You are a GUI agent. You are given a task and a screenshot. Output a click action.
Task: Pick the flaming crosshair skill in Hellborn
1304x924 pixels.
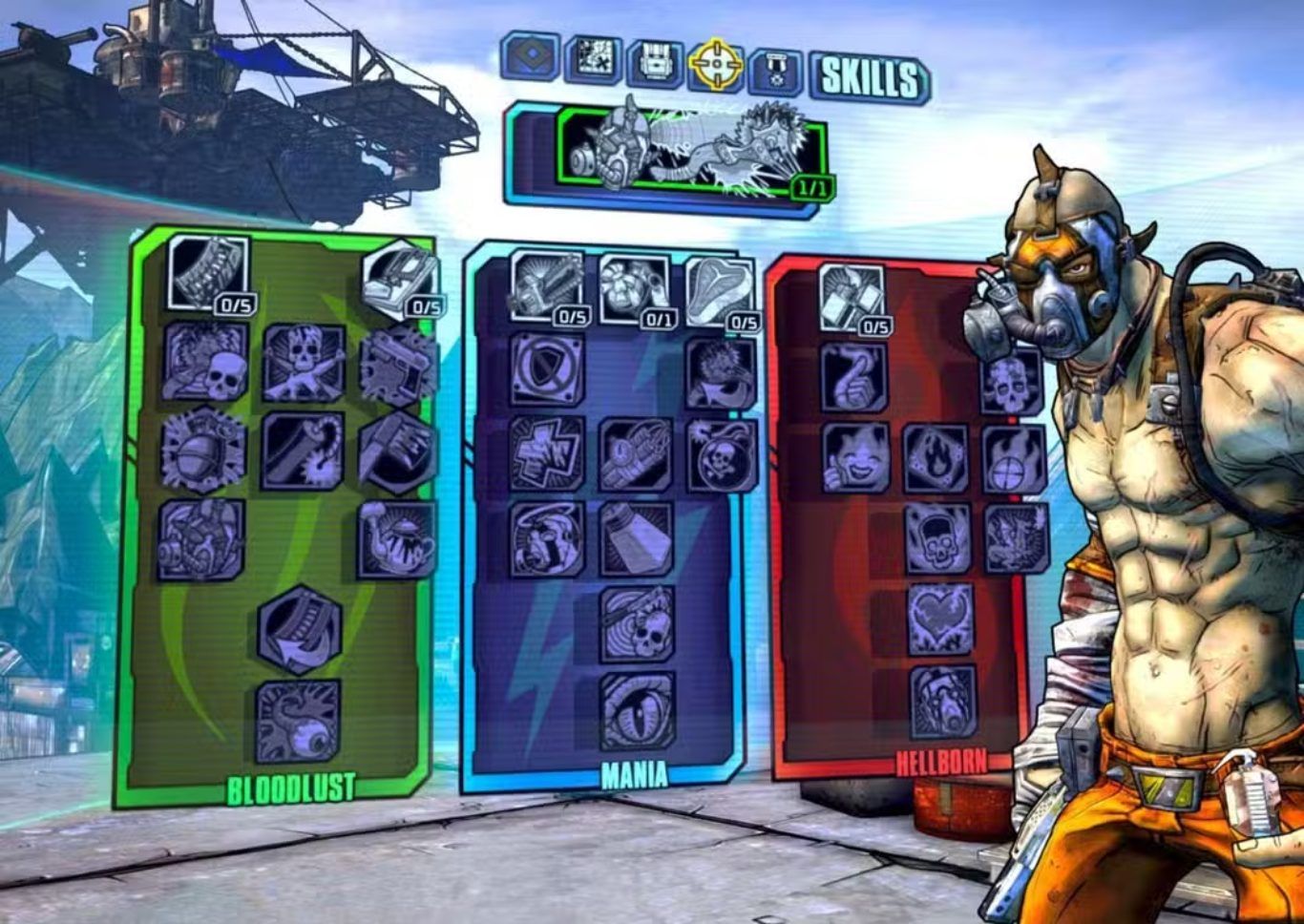[1015, 460]
